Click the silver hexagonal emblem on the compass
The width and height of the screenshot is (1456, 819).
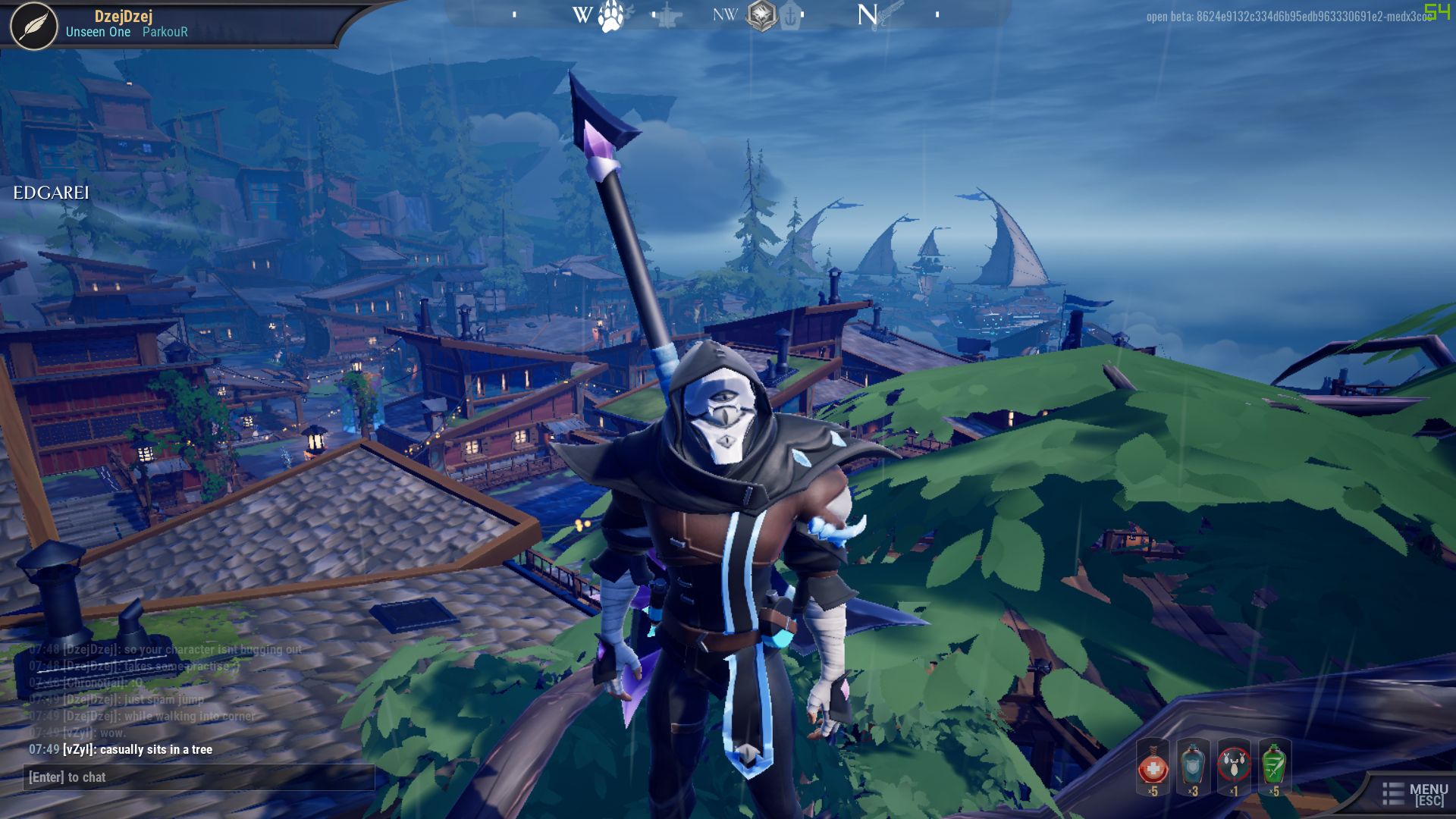[x=762, y=13]
